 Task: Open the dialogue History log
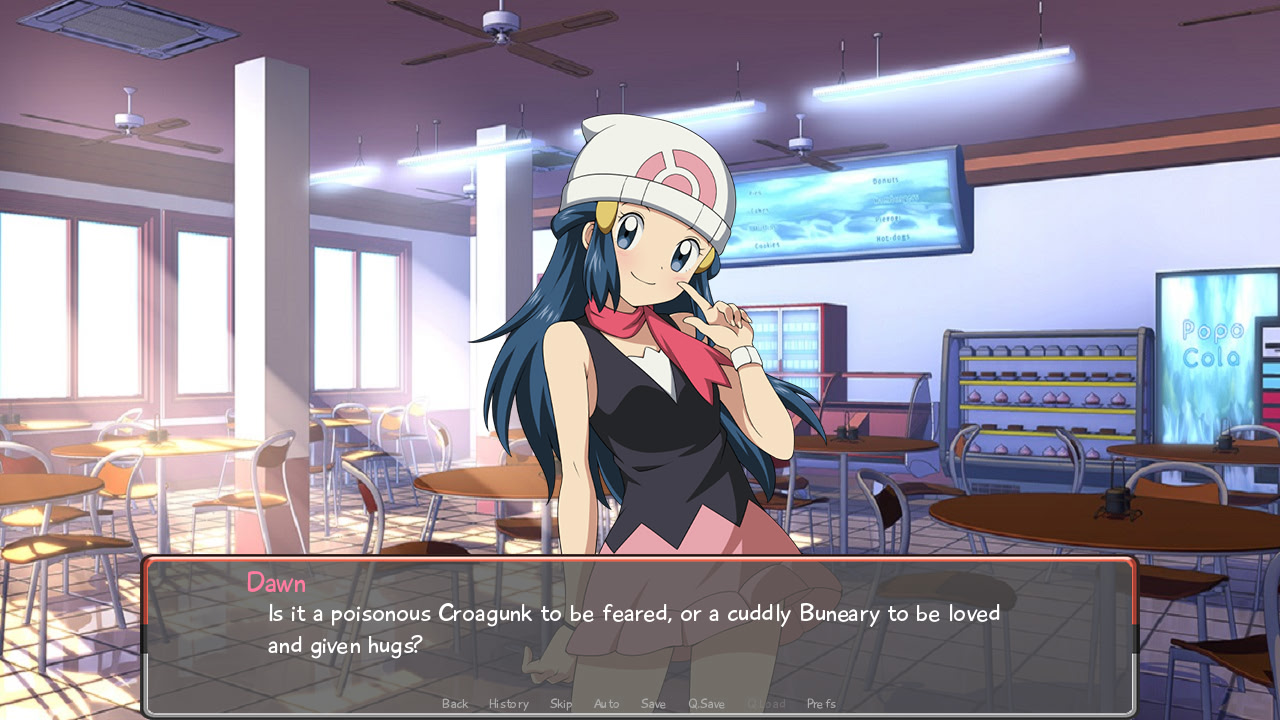(509, 704)
